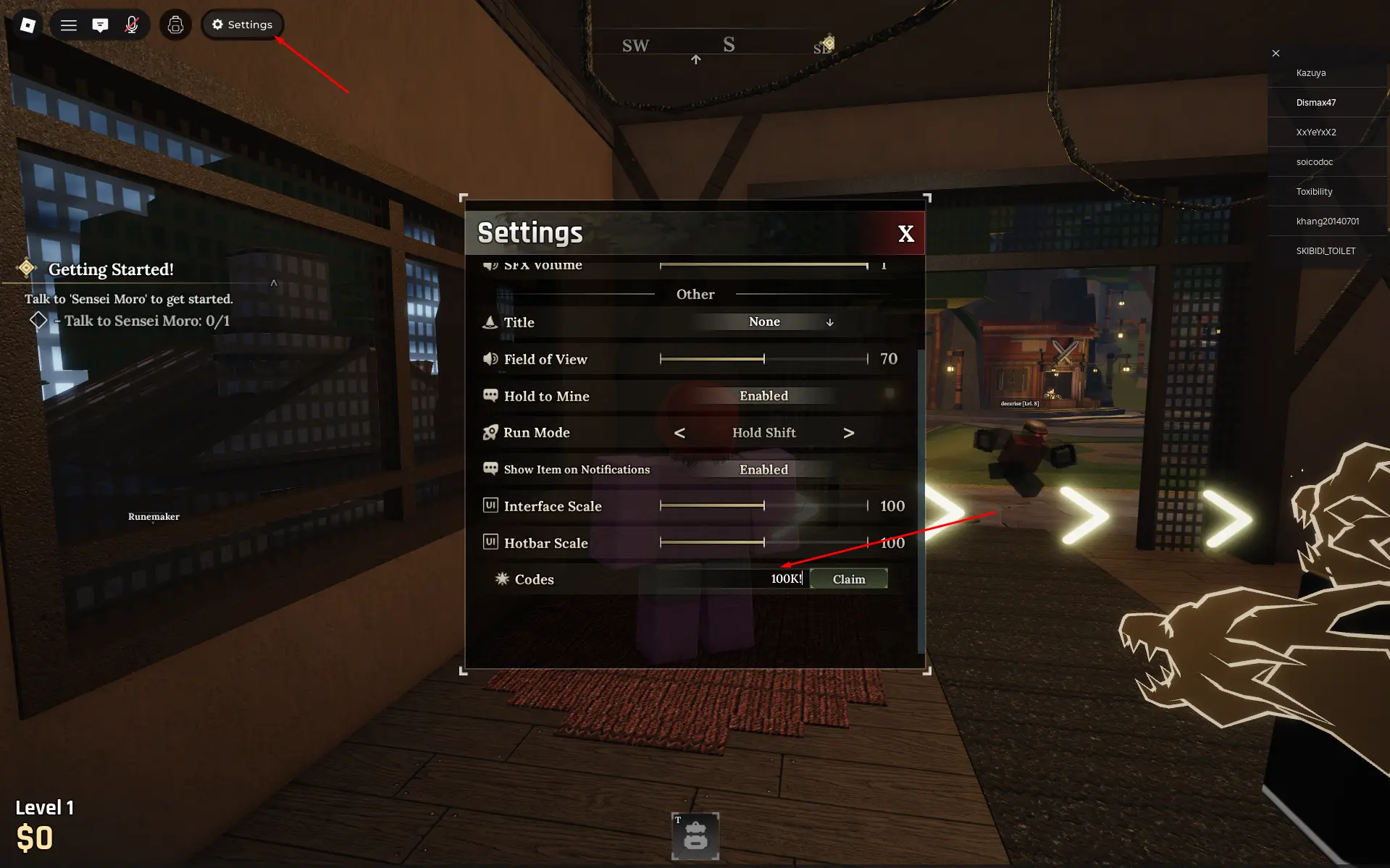Toggle Hold to Mine off
Image resolution: width=1390 pixels, height=868 pixels.
(763, 395)
